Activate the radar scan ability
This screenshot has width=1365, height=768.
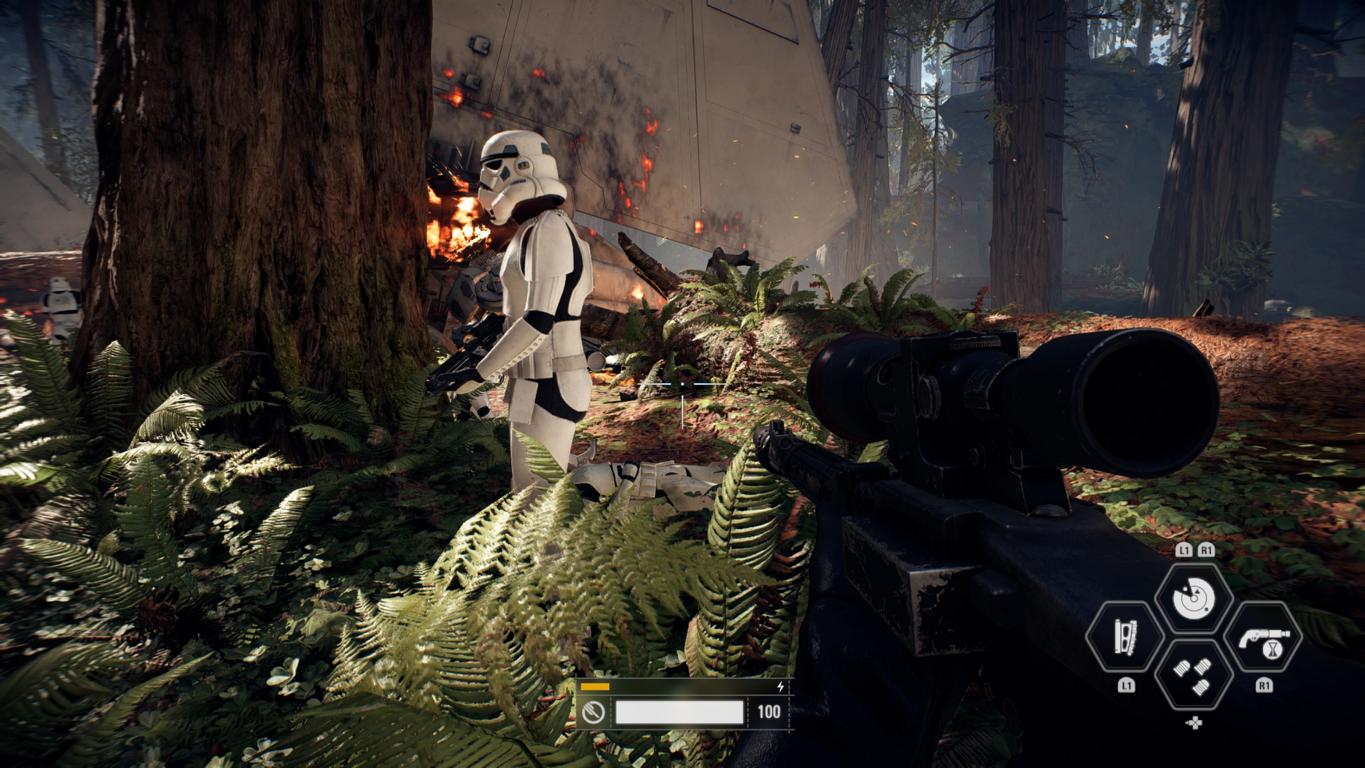pyautogui.click(x=1193, y=598)
